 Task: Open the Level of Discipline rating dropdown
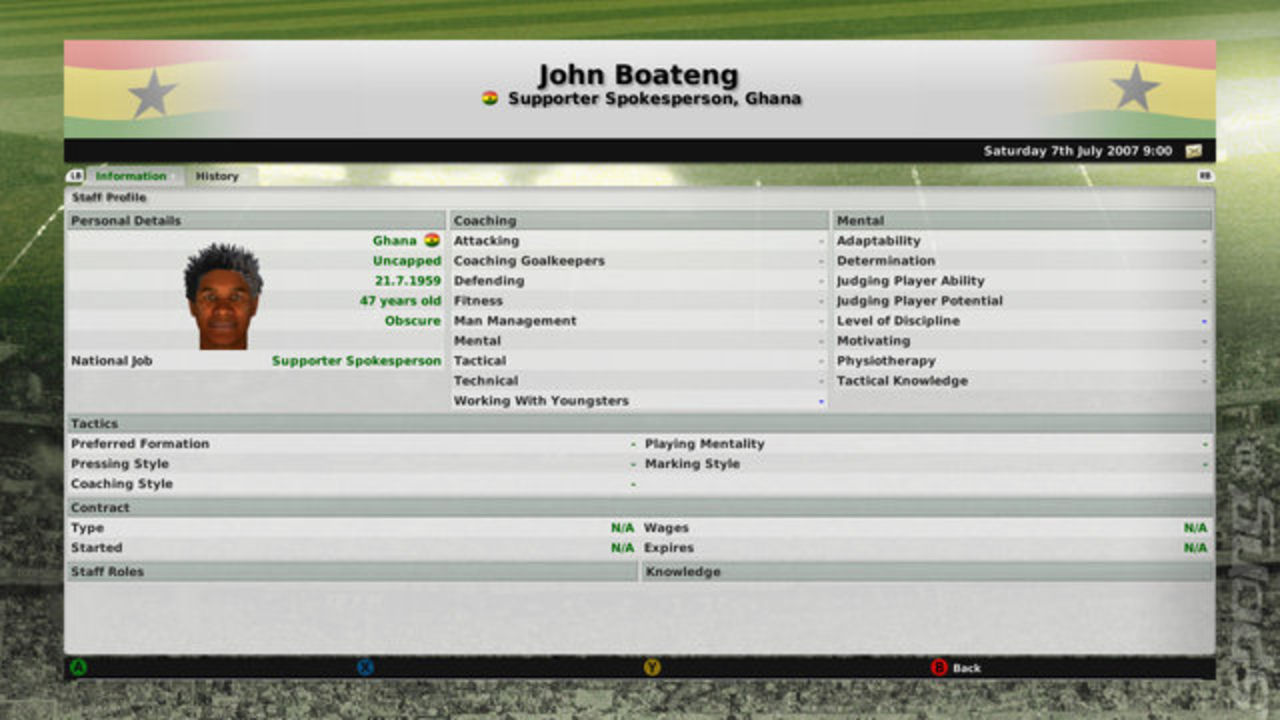coord(1202,320)
